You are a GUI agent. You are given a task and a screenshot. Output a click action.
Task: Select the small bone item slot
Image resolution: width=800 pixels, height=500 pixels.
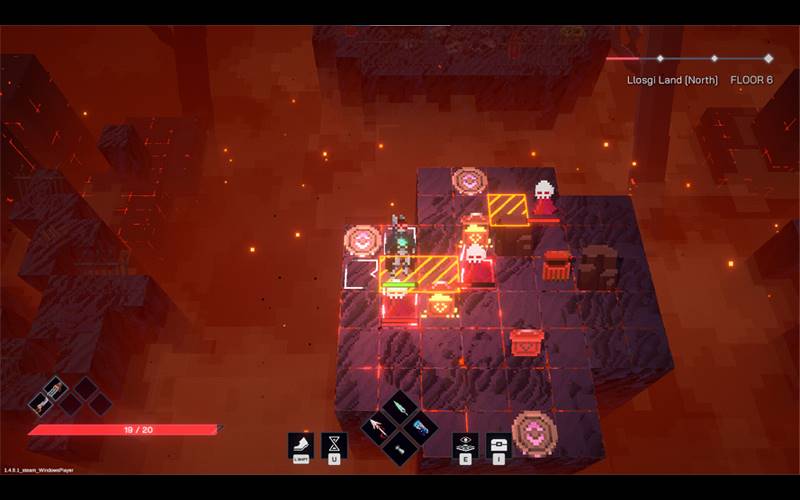(400, 449)
